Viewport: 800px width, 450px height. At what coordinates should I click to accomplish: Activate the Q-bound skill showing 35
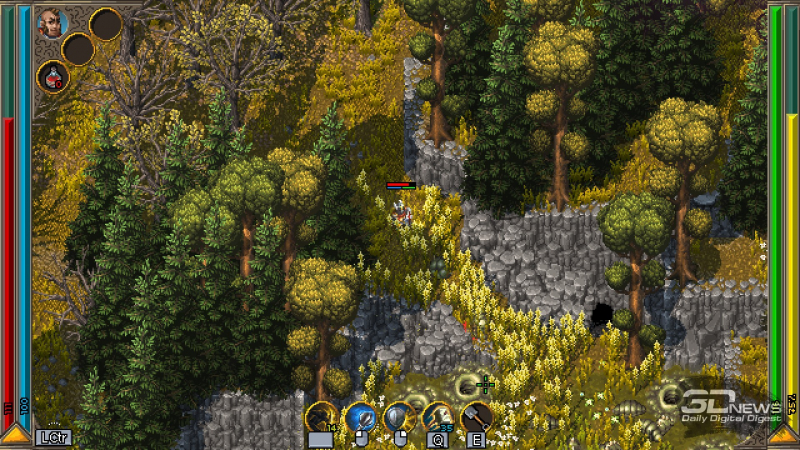coord(437,416)
